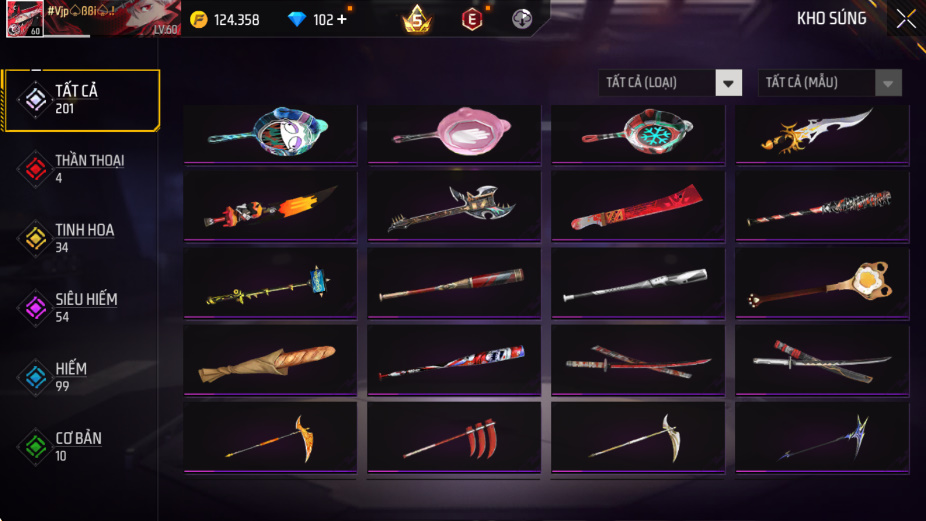Open the Tinh Hoa rarity tab
Viewport: 926px width, 521px height.
[x=80, y=238]
